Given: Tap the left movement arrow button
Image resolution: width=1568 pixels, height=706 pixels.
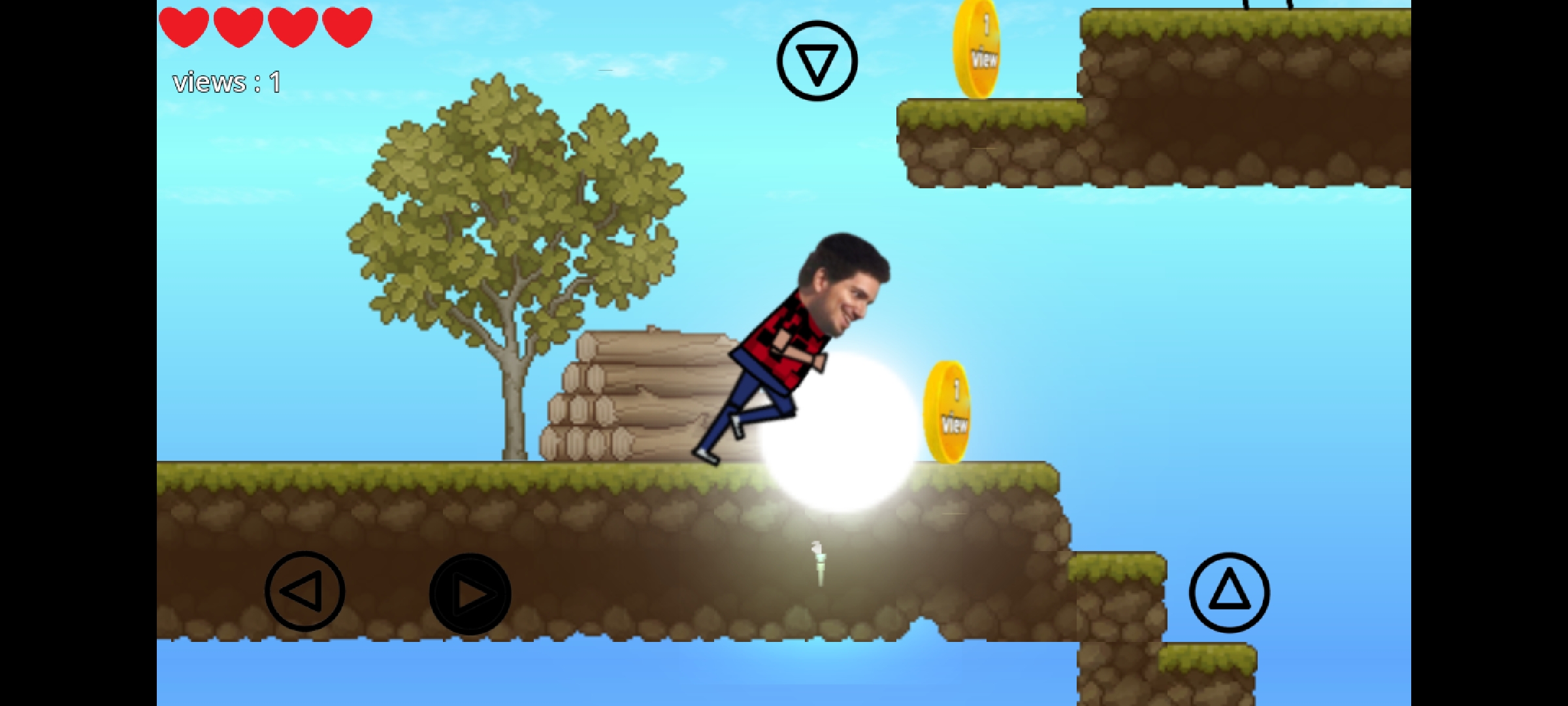Looking at the screenshot, I should tap(305, 592).
